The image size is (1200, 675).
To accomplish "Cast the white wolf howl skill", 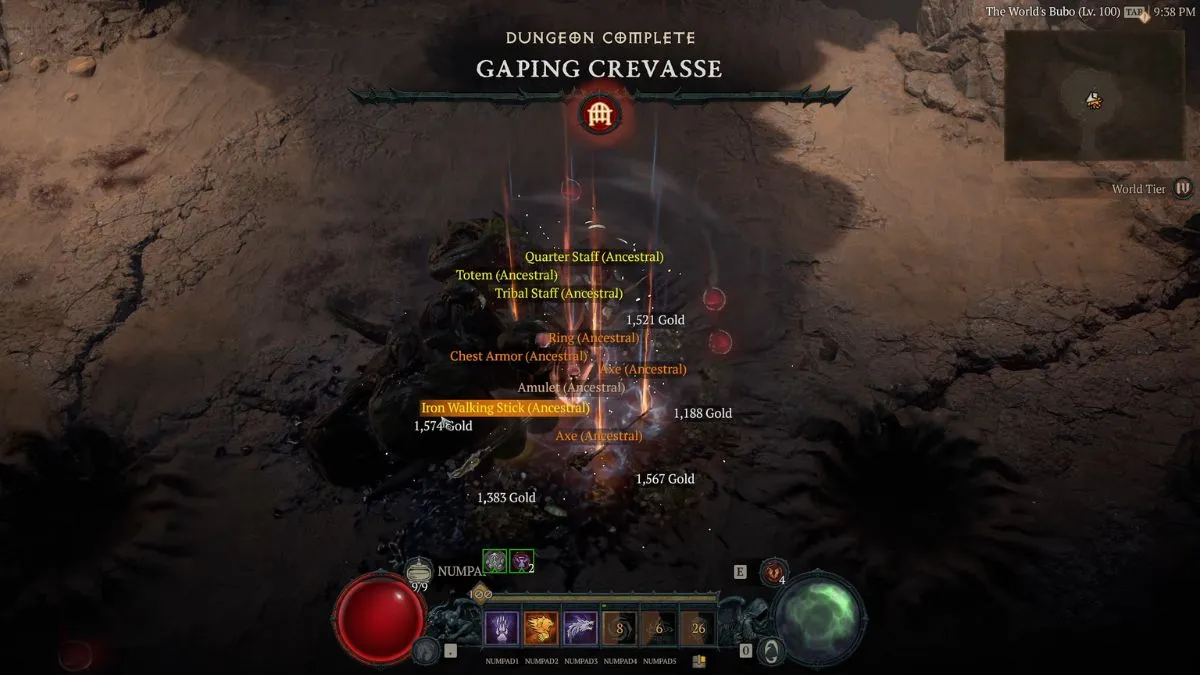I will click(x=580, y=628).
